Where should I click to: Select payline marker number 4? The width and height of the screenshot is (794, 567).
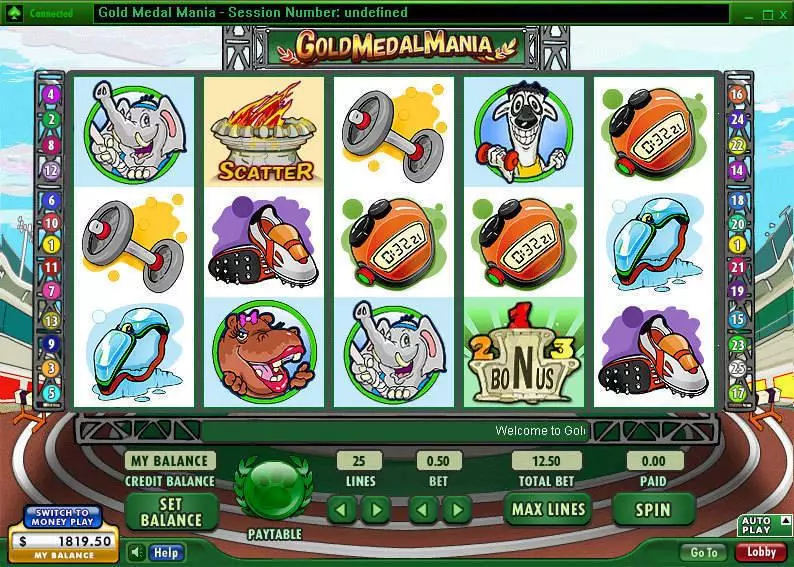(x=52, y=96)
